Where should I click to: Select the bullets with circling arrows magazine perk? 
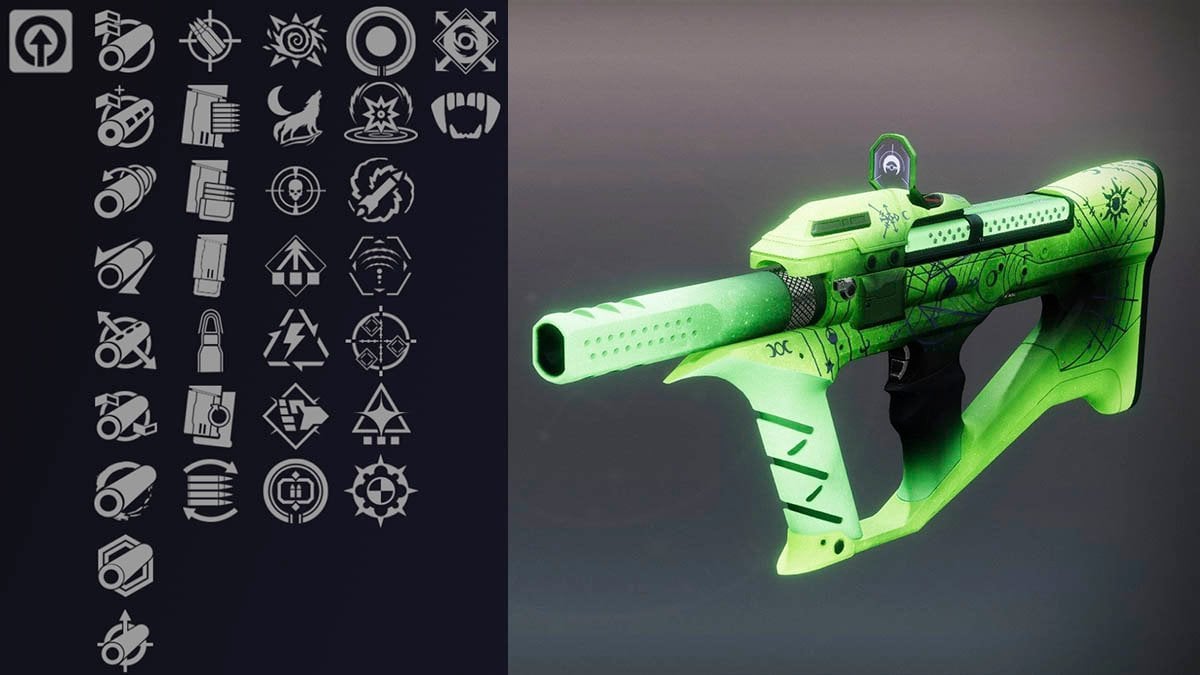click(x=210, y=490)
